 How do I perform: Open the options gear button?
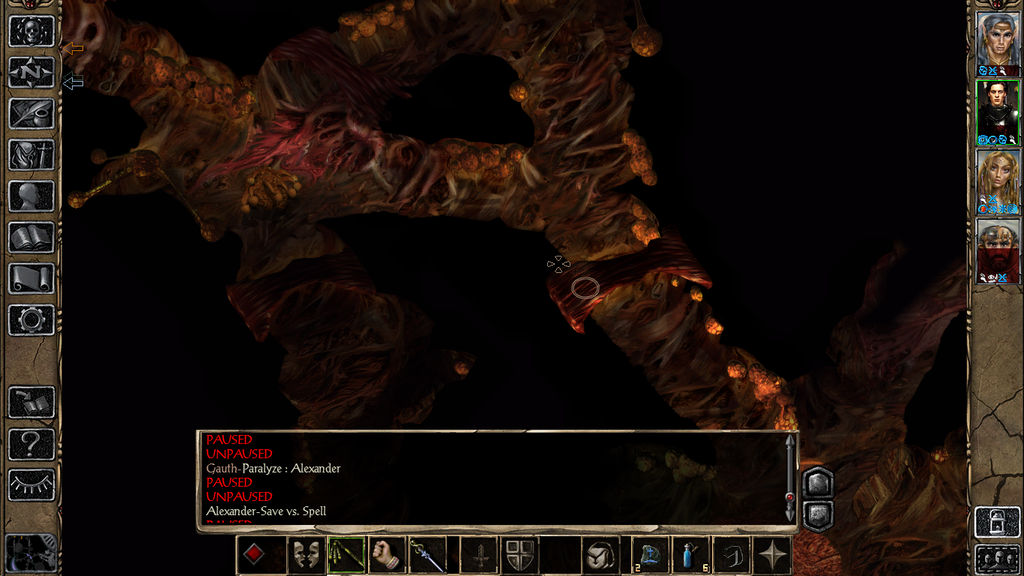pos(31,320)
